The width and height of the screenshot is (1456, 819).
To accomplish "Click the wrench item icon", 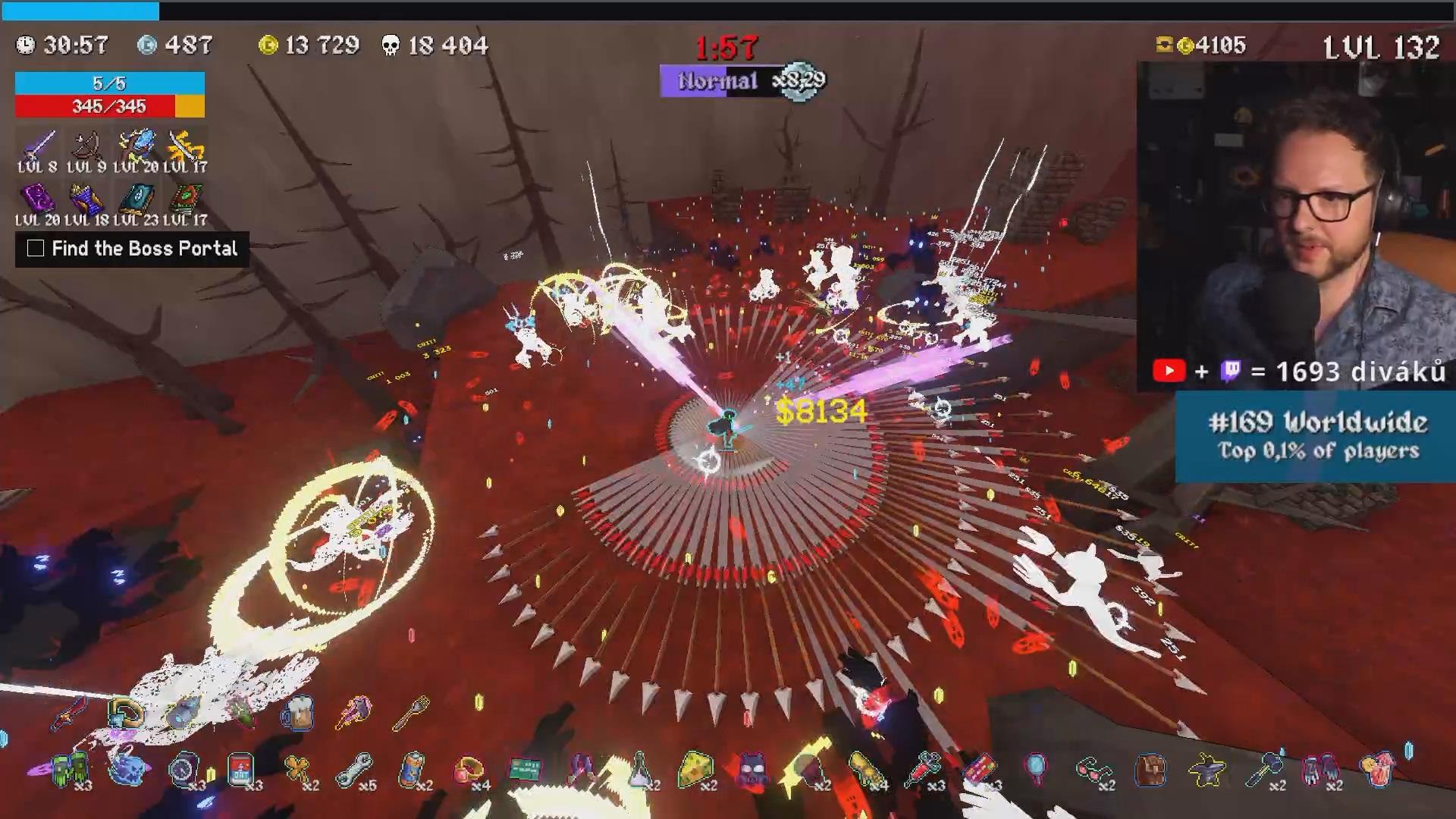I will (x=354, y=769).
